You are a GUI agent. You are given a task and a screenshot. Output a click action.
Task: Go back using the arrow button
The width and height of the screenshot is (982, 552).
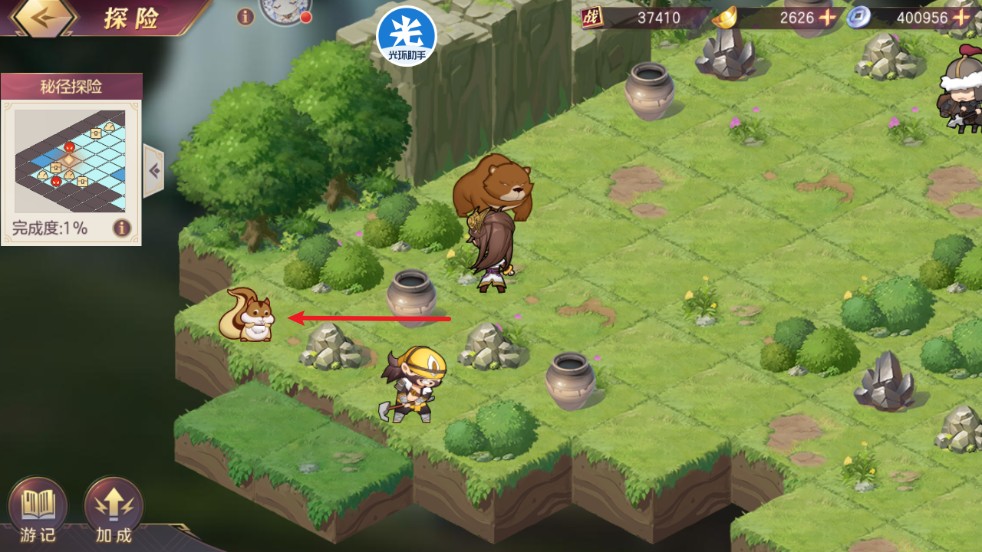43,17
